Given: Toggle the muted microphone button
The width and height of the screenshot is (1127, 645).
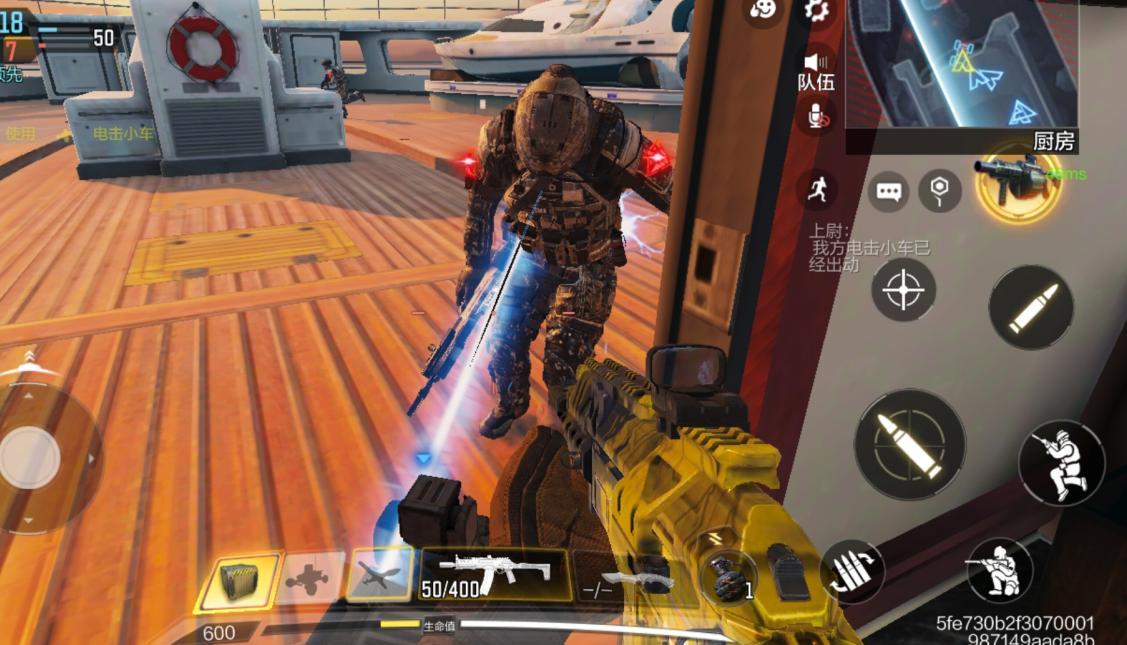Looking at the screenshot, I should coord(817,116).
